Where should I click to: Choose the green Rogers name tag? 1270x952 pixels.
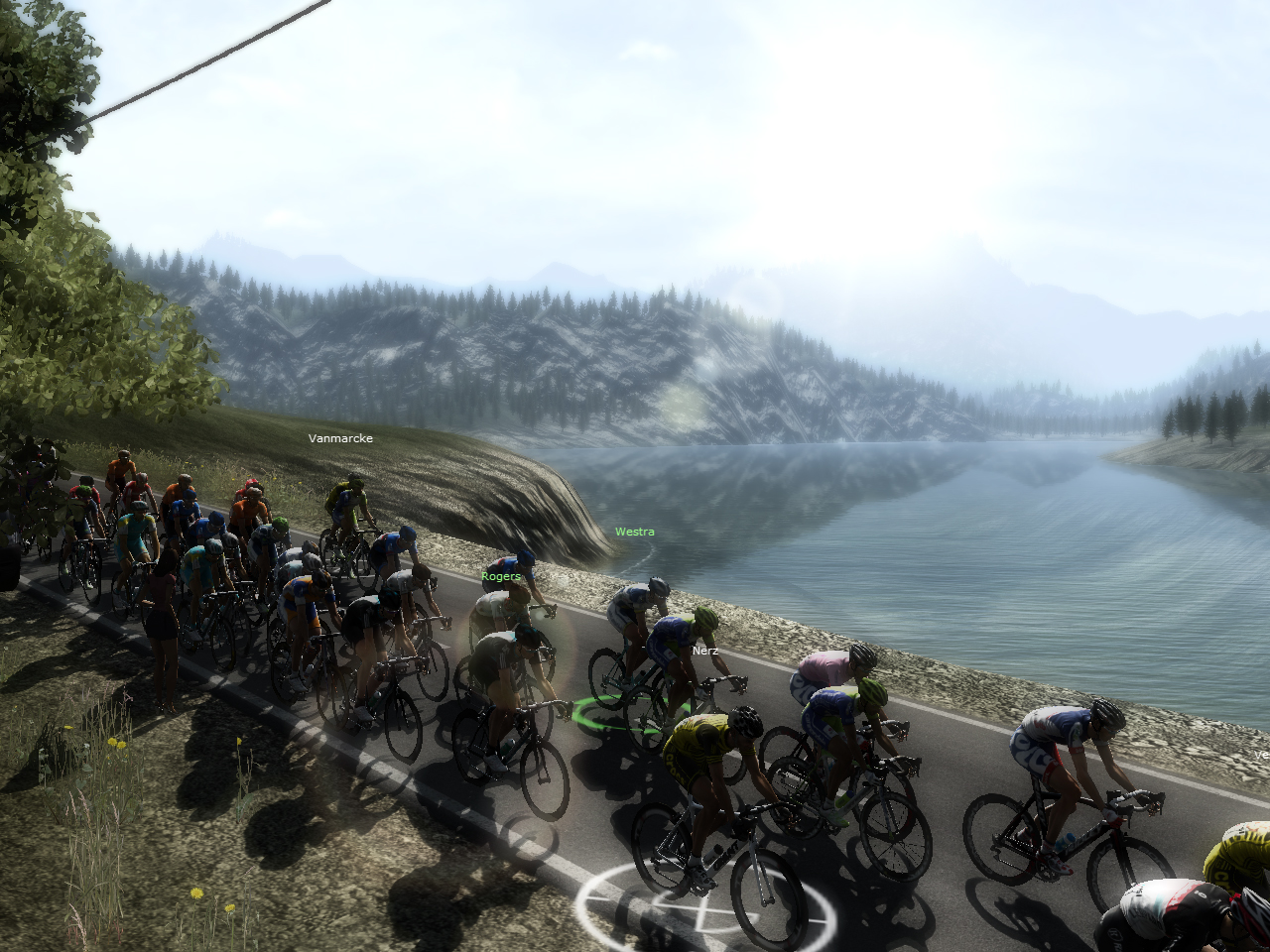pos(500,576)
